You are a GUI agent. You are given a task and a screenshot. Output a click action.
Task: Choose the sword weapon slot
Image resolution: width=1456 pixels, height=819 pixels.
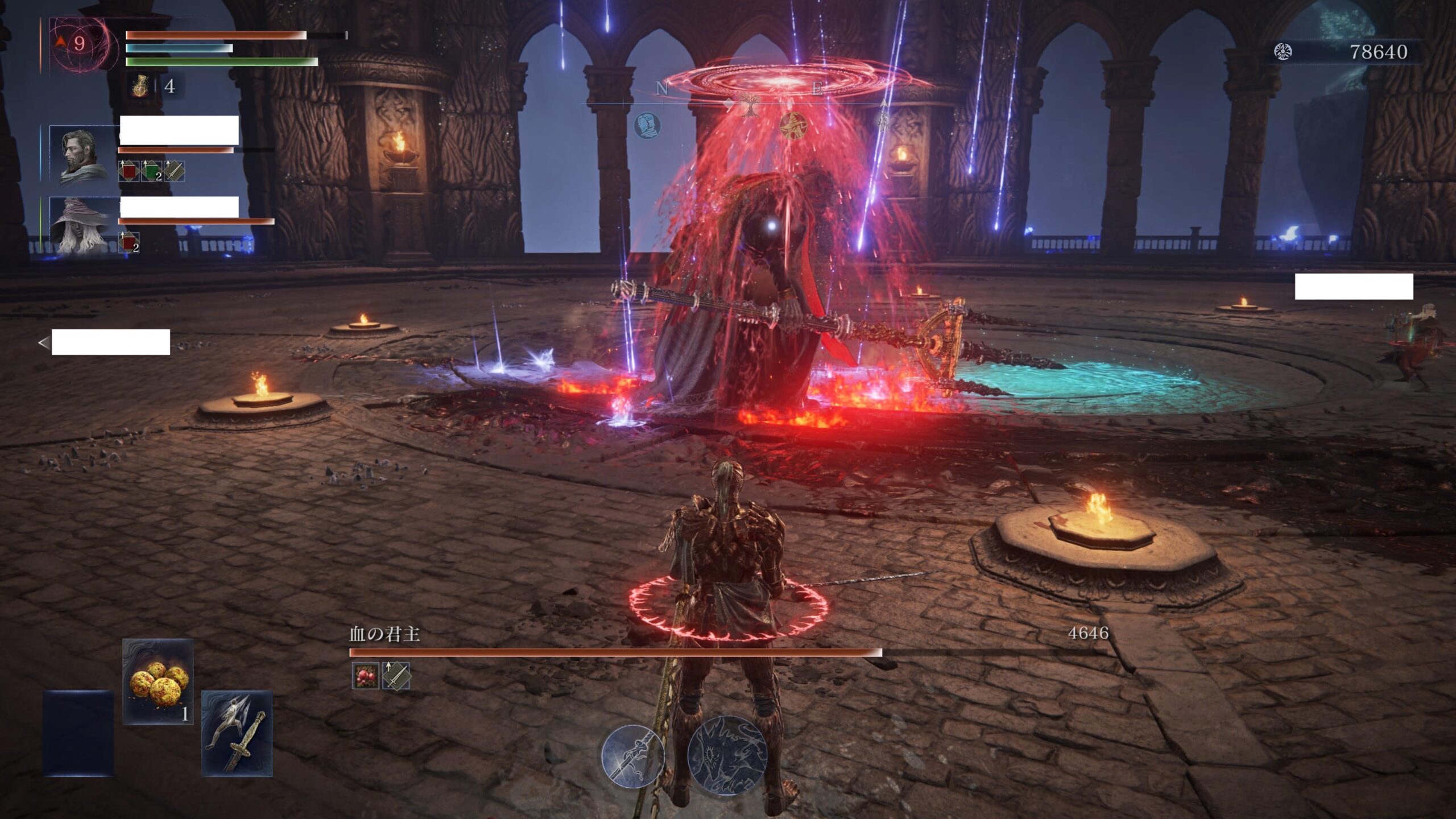(x=237, y=734)
